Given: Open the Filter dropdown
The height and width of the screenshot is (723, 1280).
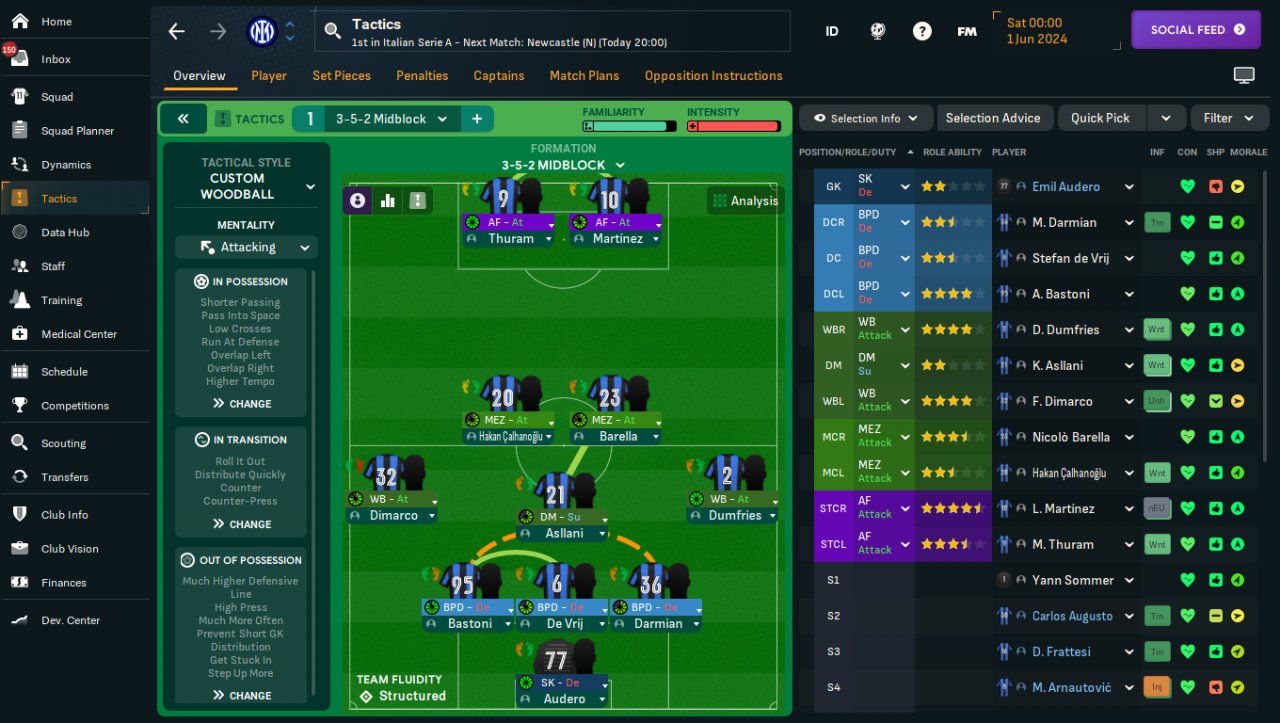Looking at the screenshot, I should pyautogui.click(x=1228, y=118).
